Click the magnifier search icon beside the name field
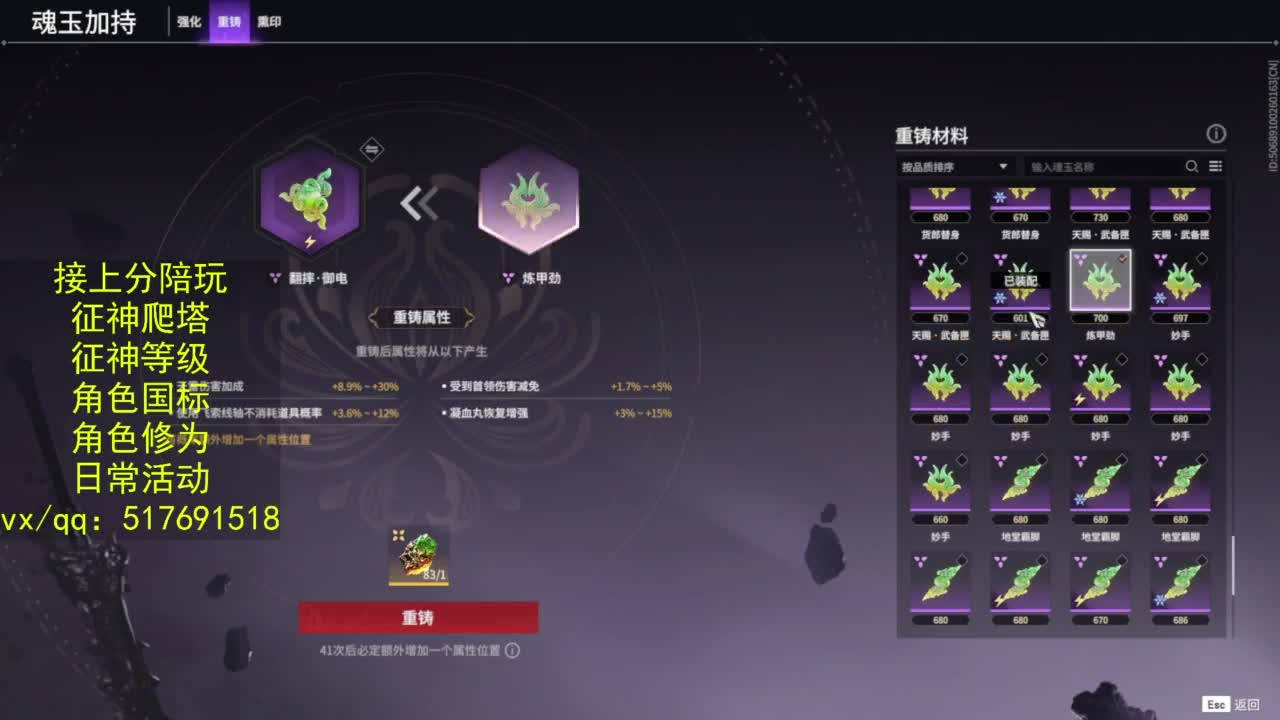Image resolution: width=1280 pixels, height=720 pixels. point(1191,167)
